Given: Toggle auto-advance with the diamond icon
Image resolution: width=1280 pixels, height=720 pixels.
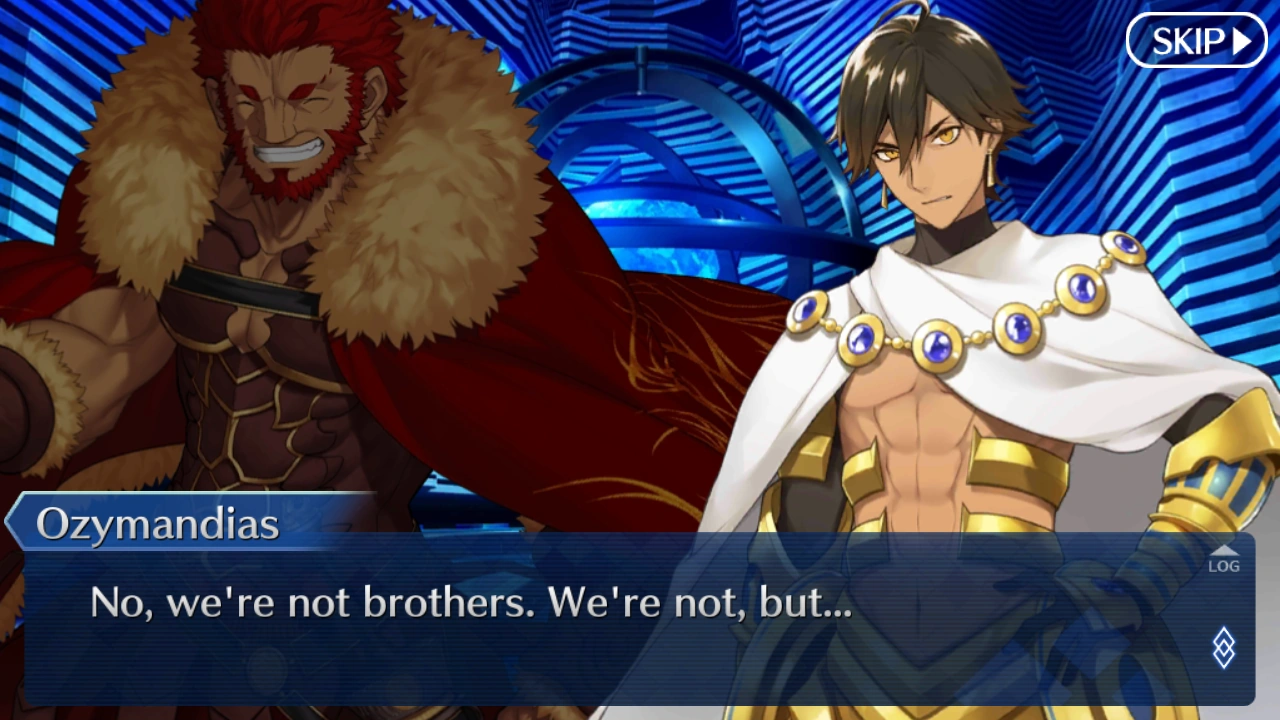Looking at the screenshot, I should pyautogui.click(x=1224, y=648).
